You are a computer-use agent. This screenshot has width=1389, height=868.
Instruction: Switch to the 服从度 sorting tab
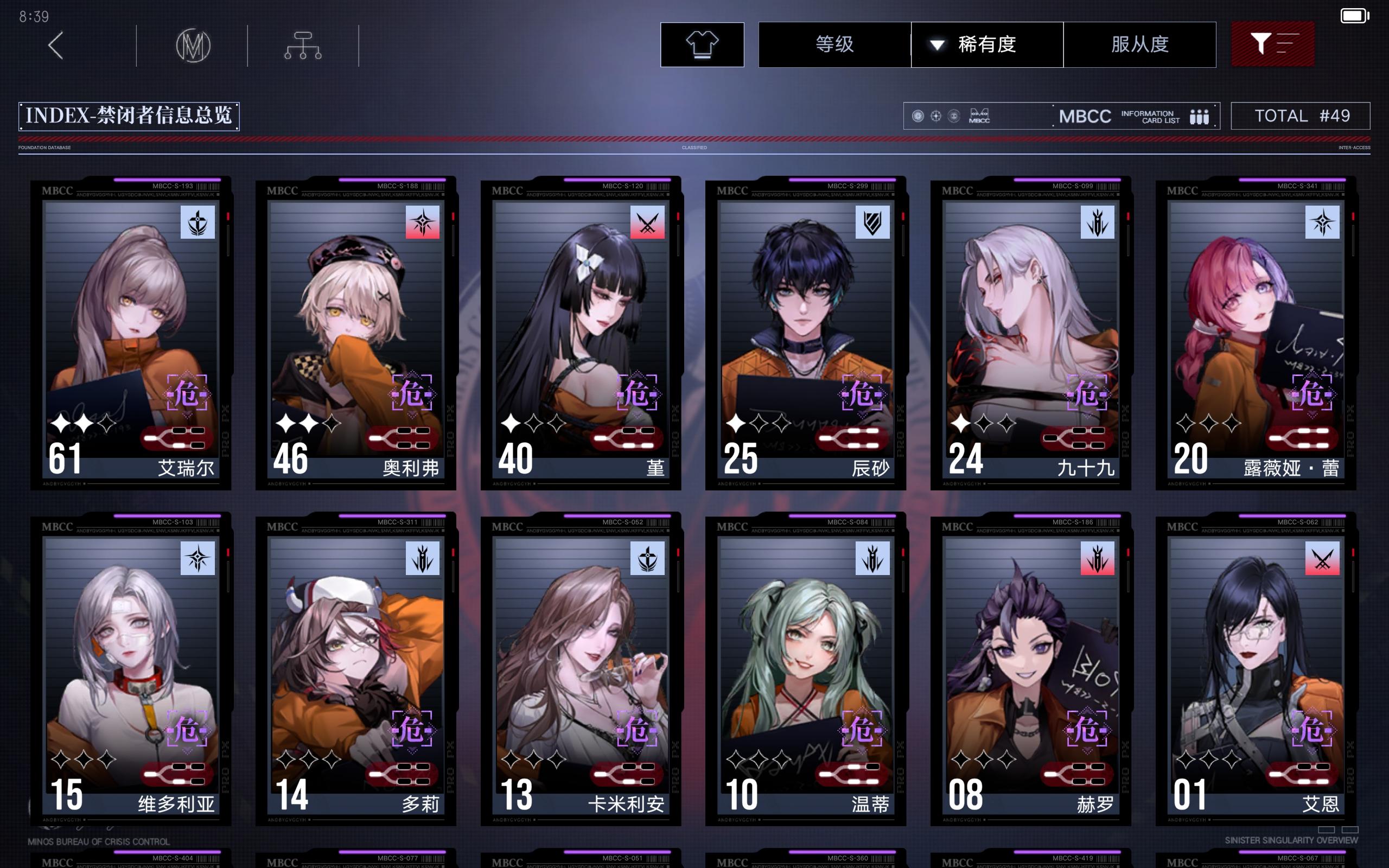click(1140, 45)
